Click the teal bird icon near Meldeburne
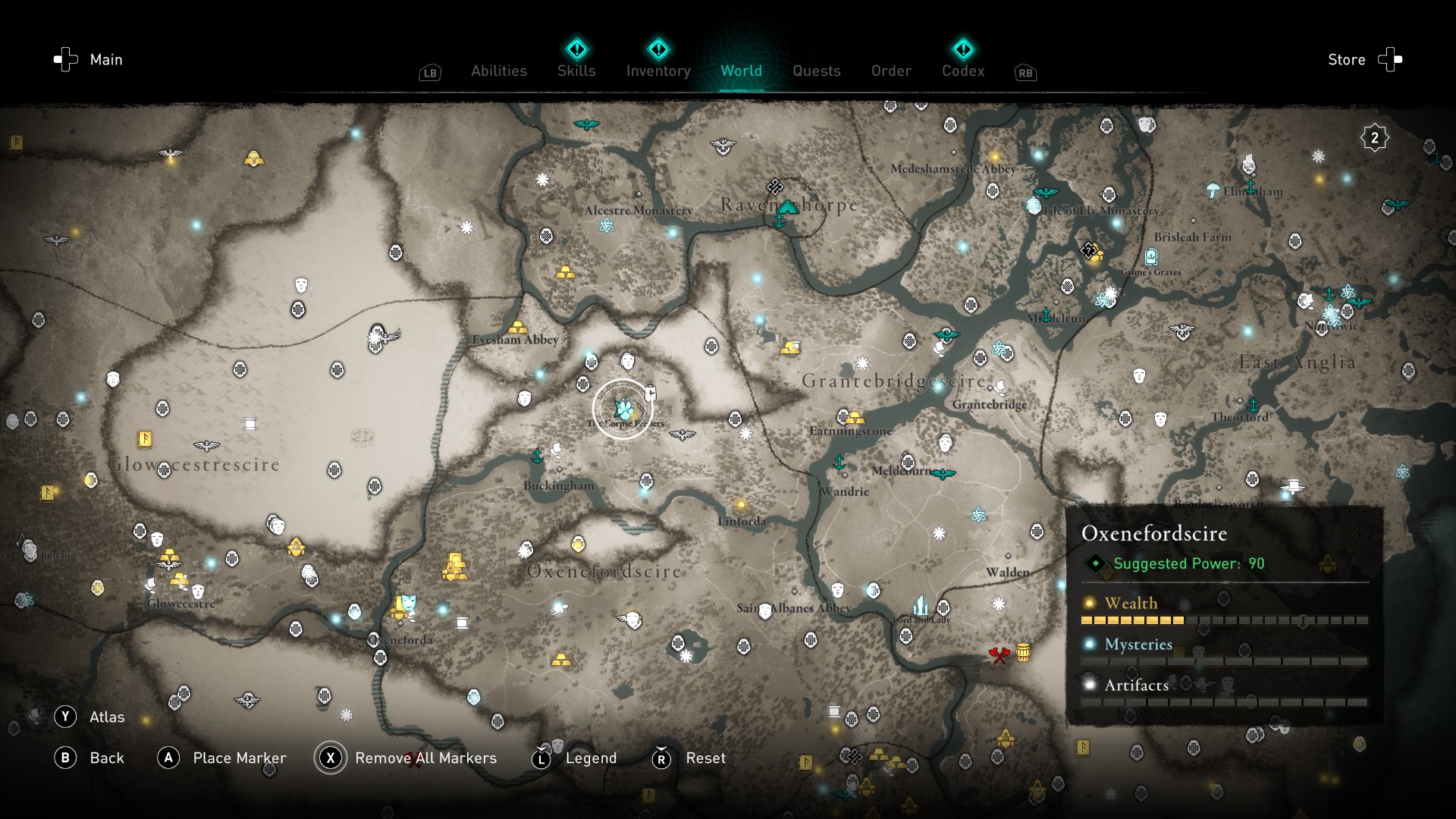Image resolution: width=1456 pixels, height=819 pixels. click(943, 475)
